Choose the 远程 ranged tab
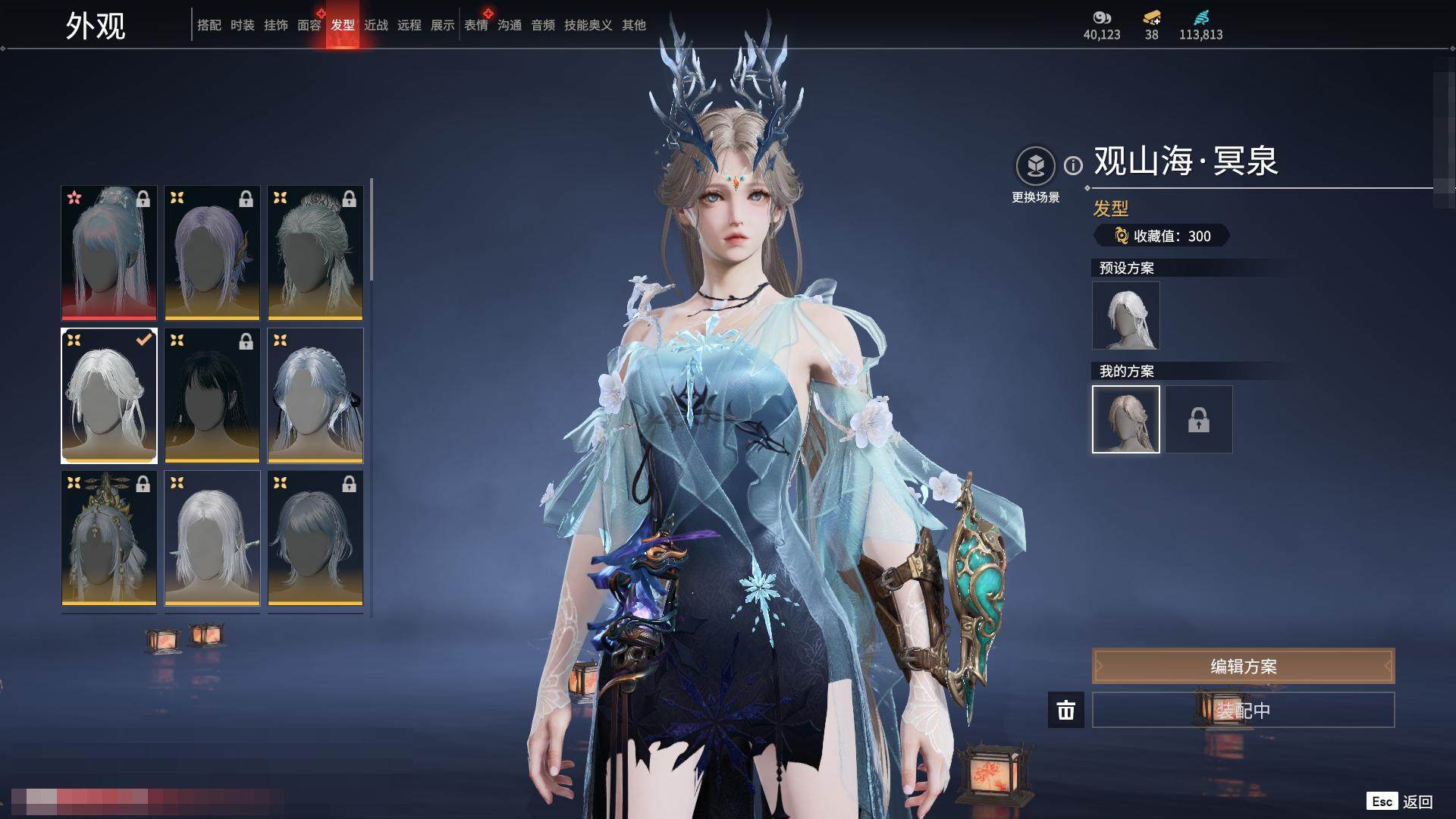Screen dimensions: 1456x819 (x=409, y=25)
